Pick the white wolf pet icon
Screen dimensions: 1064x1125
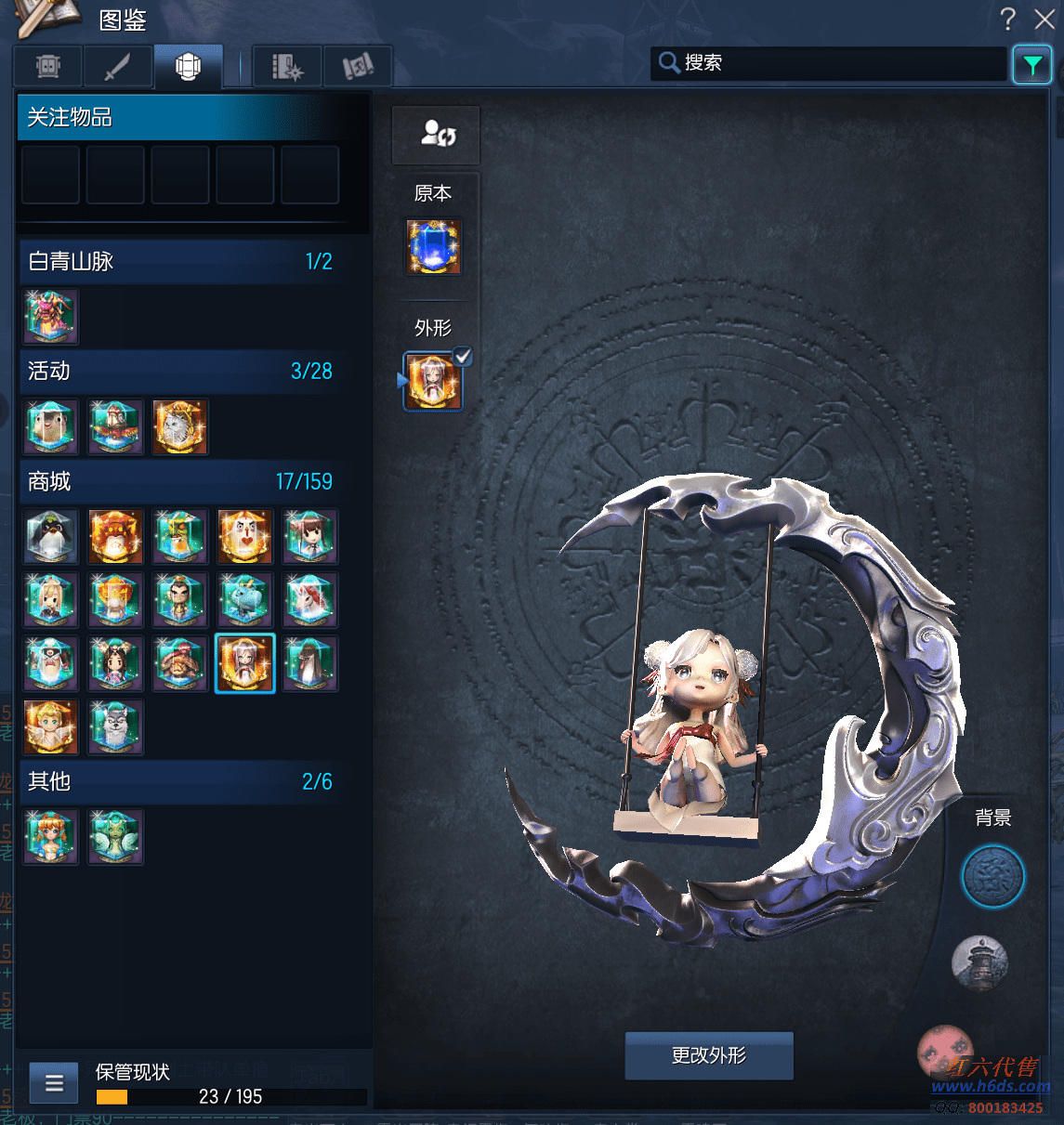pyautogui.click(x=115, y=726)
